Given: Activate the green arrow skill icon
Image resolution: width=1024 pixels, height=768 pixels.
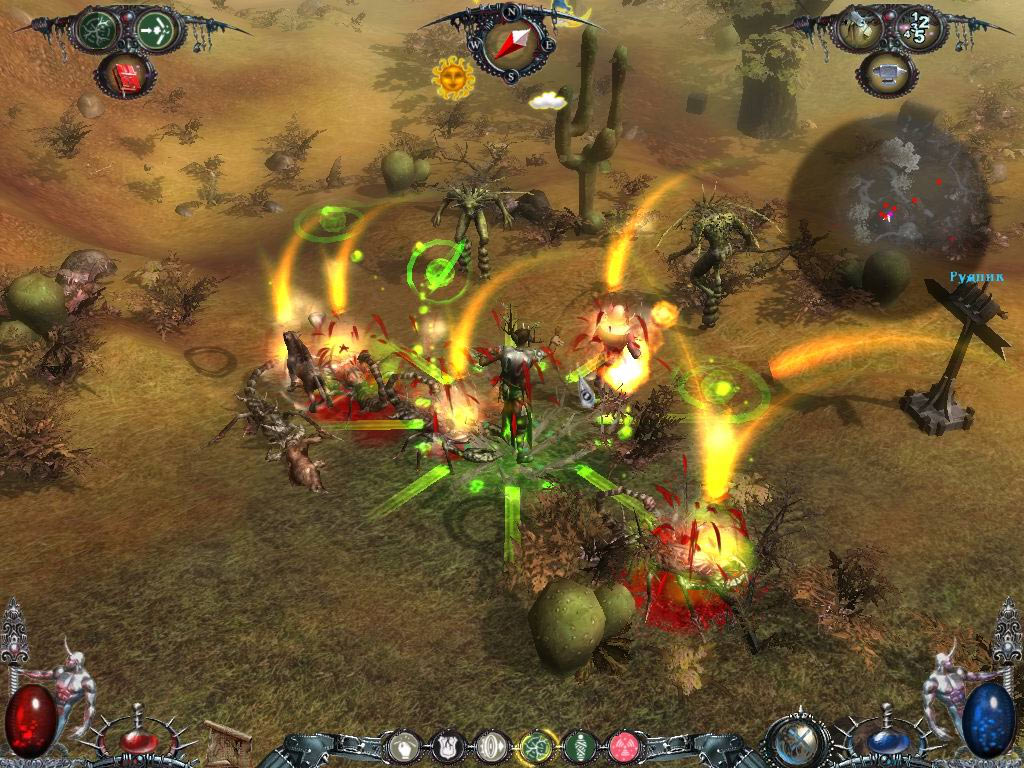Looking at the screenshot, I should click(156, 30).
